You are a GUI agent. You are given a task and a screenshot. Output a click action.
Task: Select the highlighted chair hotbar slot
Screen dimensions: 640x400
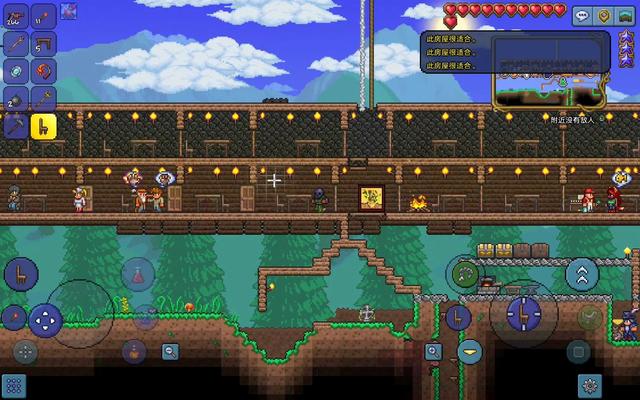43,126
